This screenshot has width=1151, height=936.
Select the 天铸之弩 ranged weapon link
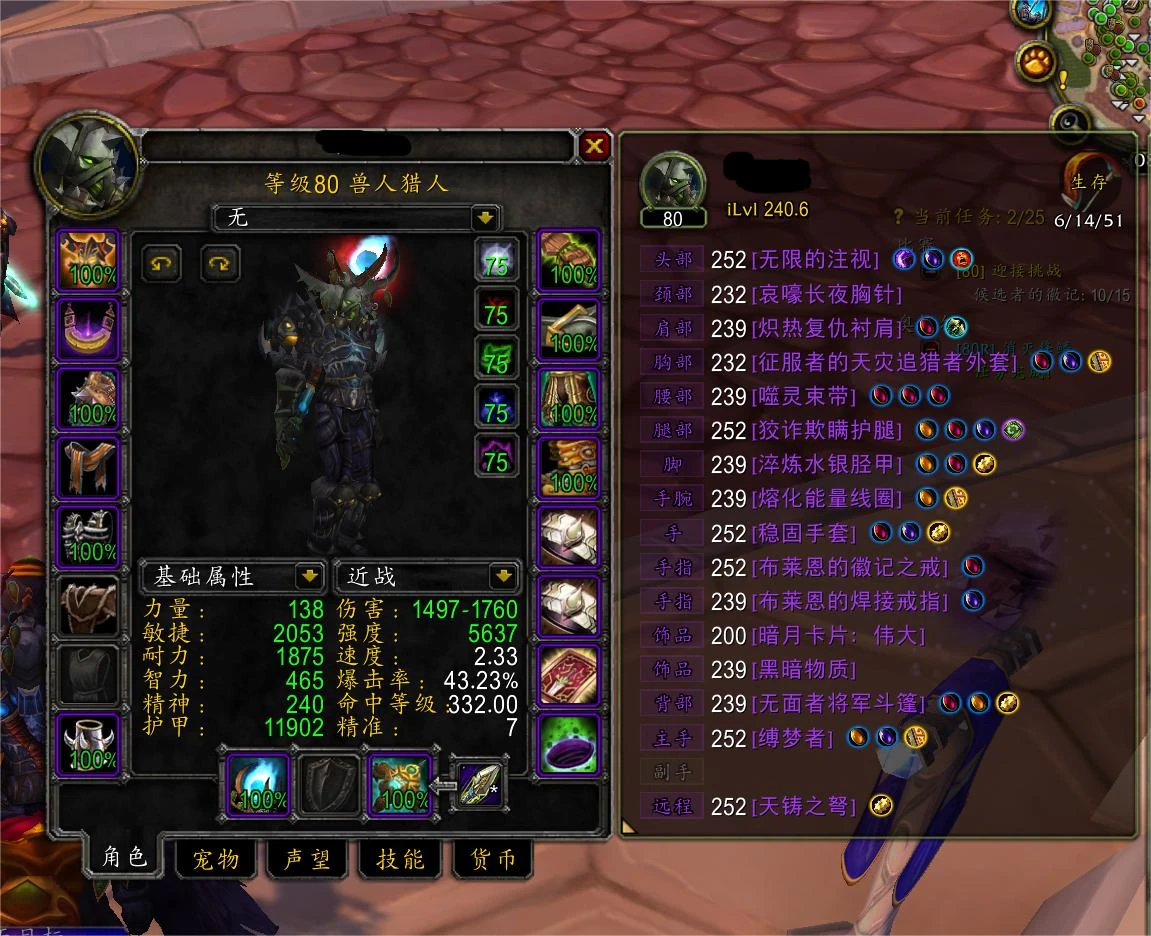click(x=803, y=806)
